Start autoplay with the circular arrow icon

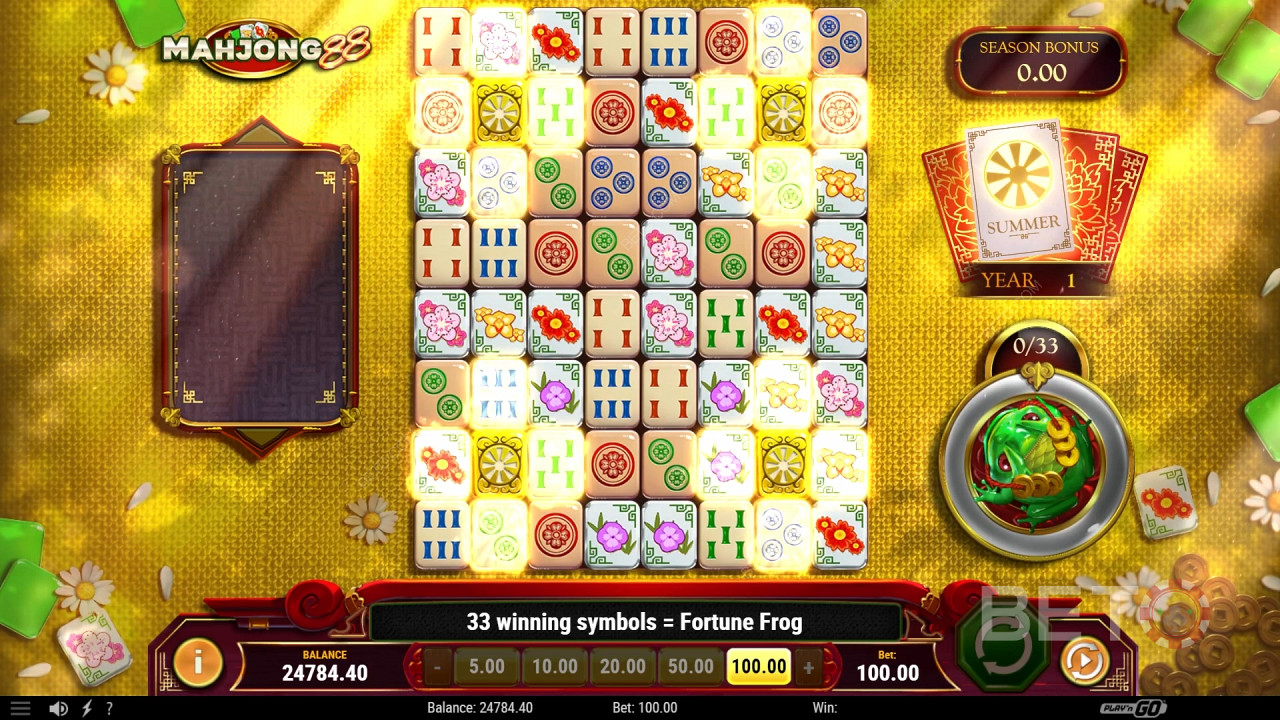point(1084,661)
